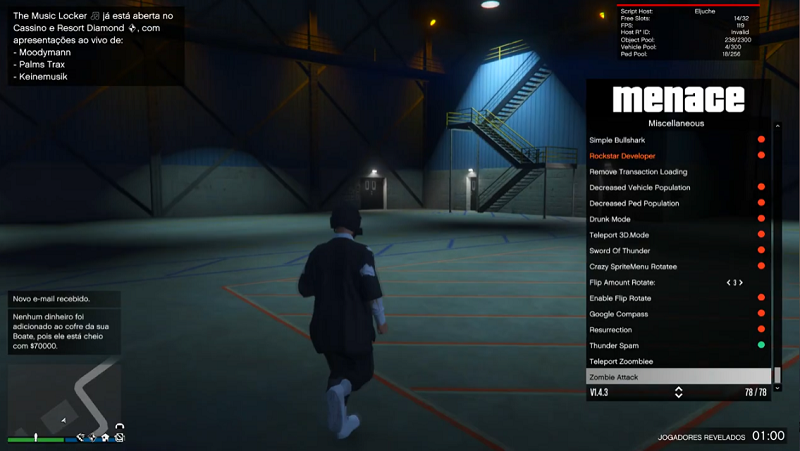Toggle the Resurrection option
This screenshot has width=800, height=451.
click(x=760, y=329)
